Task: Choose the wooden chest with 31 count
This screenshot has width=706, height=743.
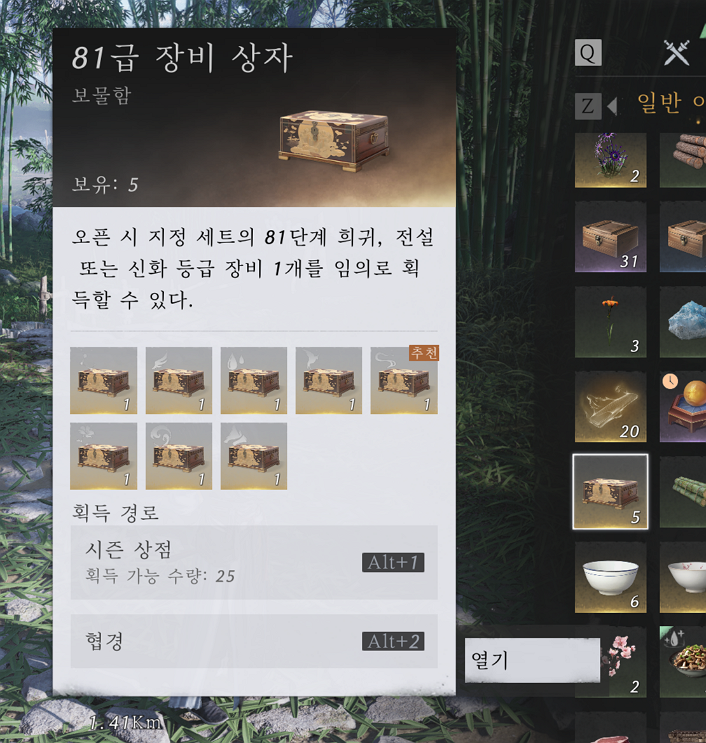Action: pyautogui.click(x=610, y=237)
